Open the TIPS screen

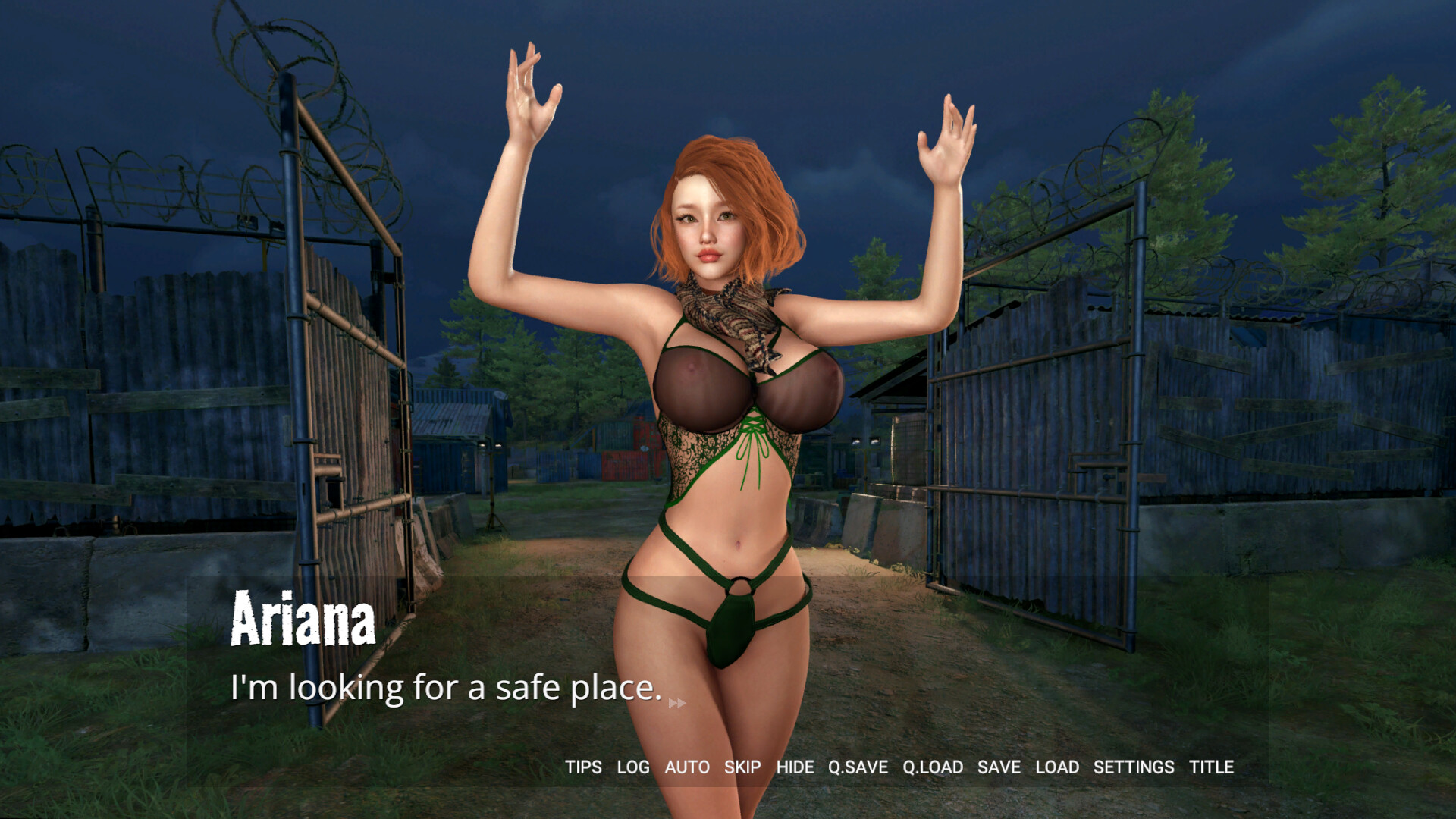(x=582, y=767)
